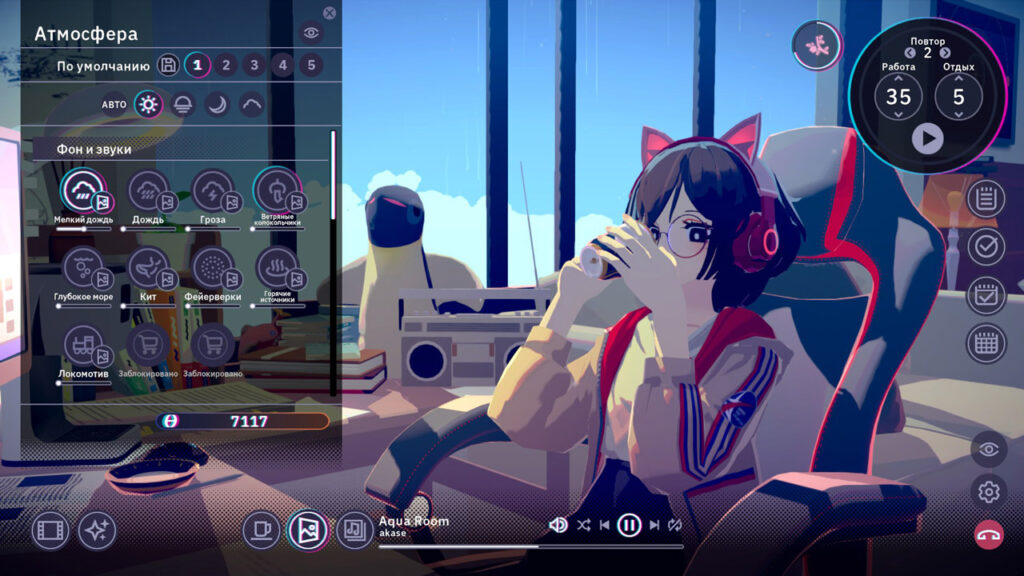Start the pomodoro timer play button
The height and width of the screenshot is (576, 1024).
pyautogui.click(x=927, y=138)
